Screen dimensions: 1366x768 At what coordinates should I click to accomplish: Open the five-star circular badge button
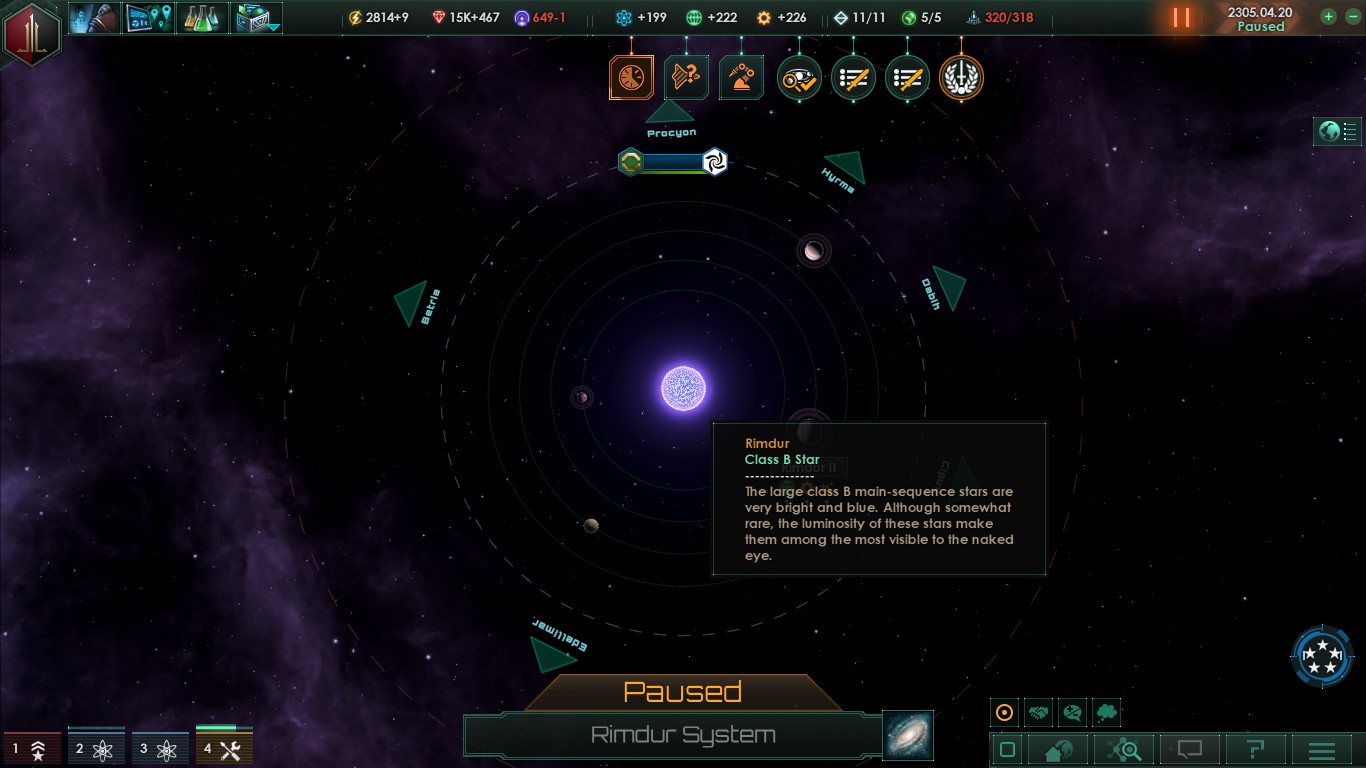(x=1322, y=657)
